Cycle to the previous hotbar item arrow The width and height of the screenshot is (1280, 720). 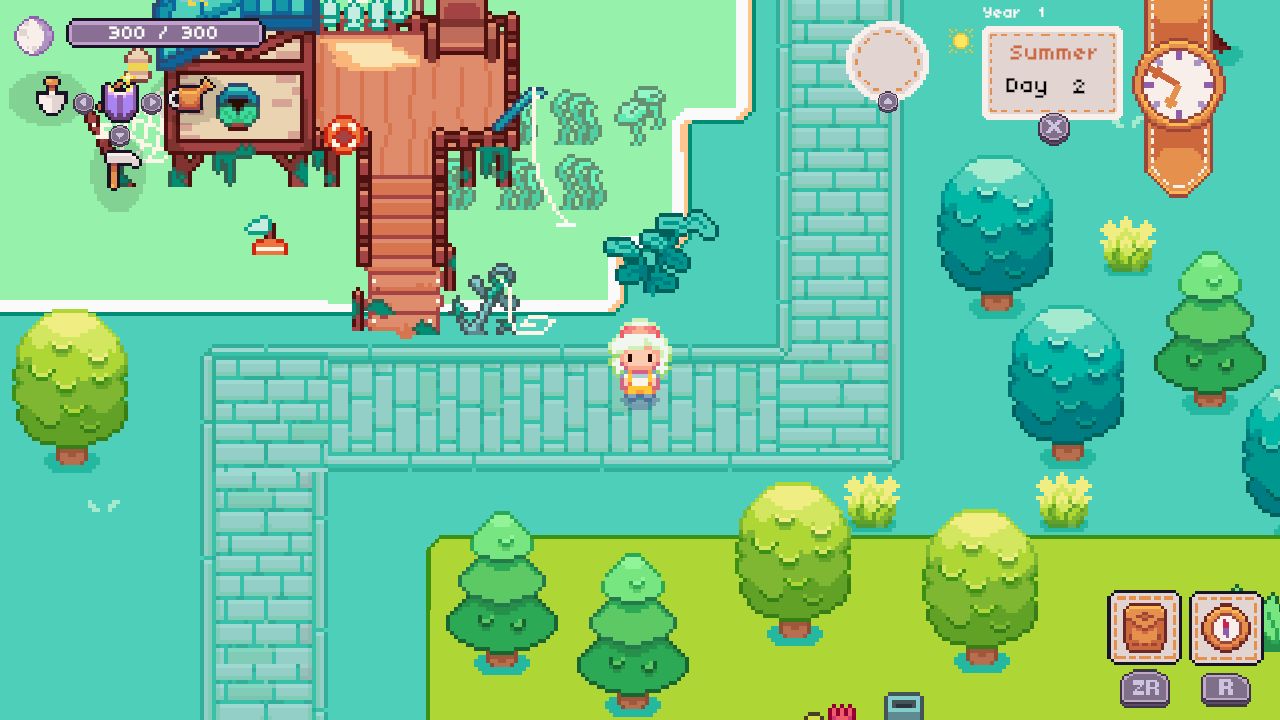[82, 102]
